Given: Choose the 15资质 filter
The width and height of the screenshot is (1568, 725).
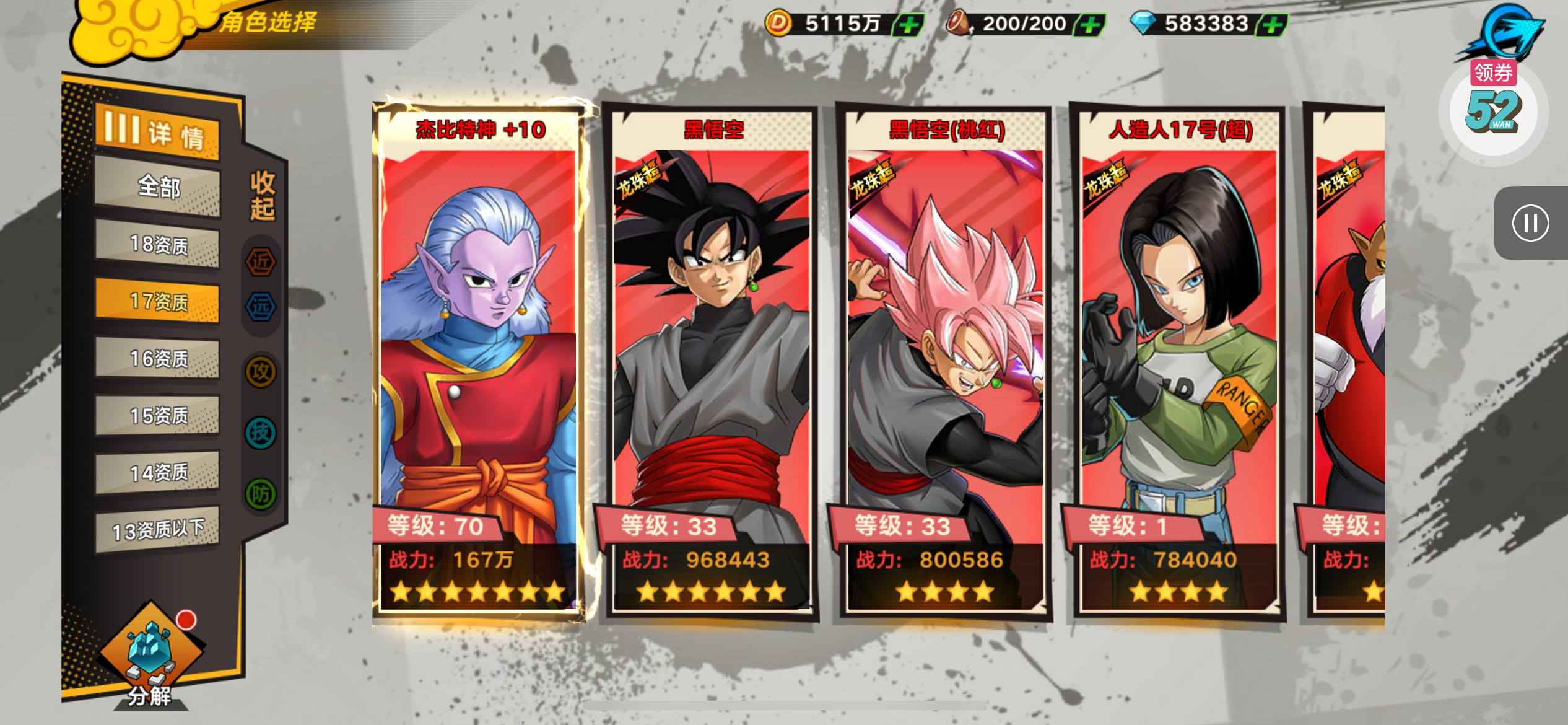Looking at the screenshot, I should point(157,415).
